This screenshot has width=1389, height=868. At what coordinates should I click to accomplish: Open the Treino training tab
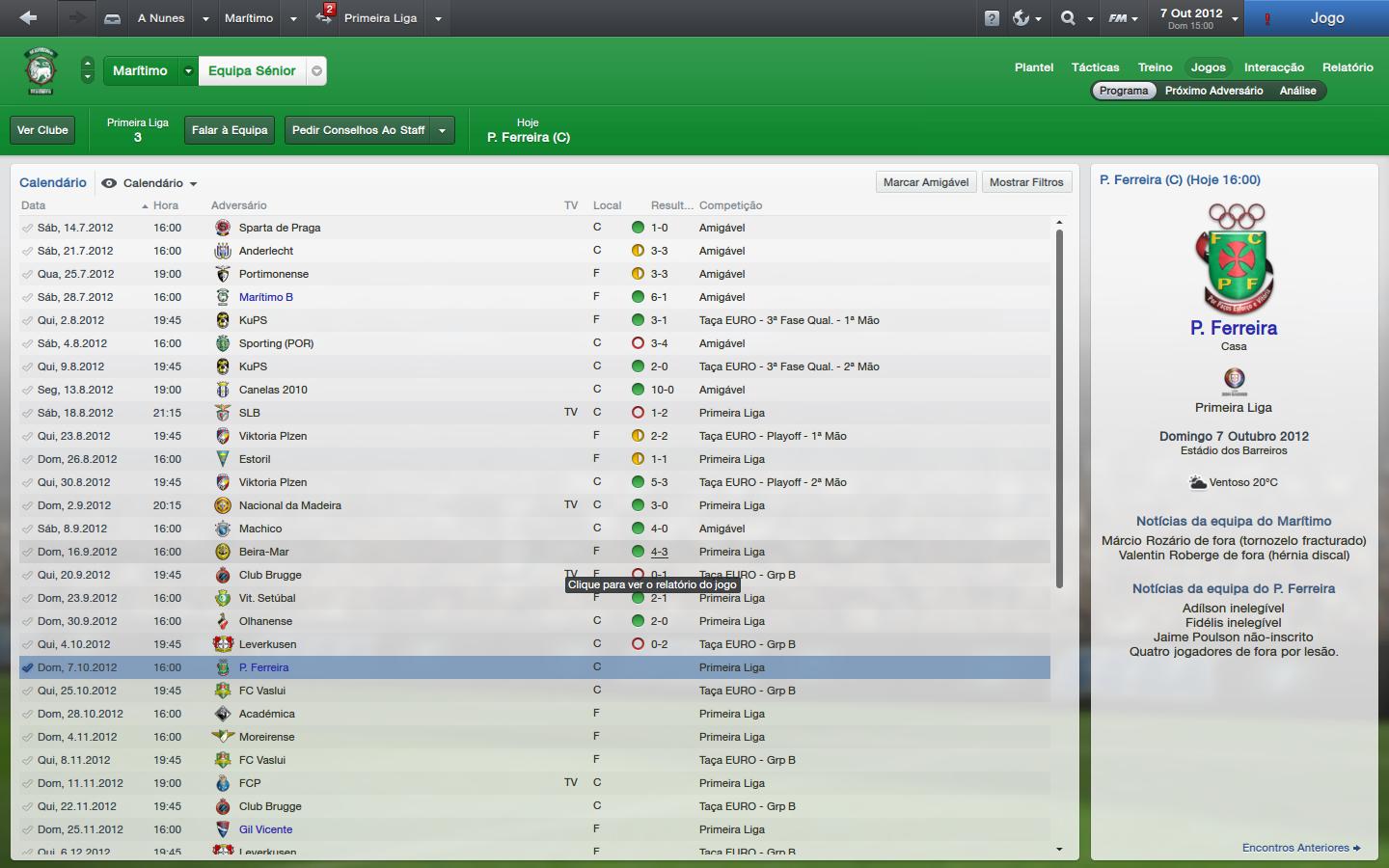point(1155,68)
